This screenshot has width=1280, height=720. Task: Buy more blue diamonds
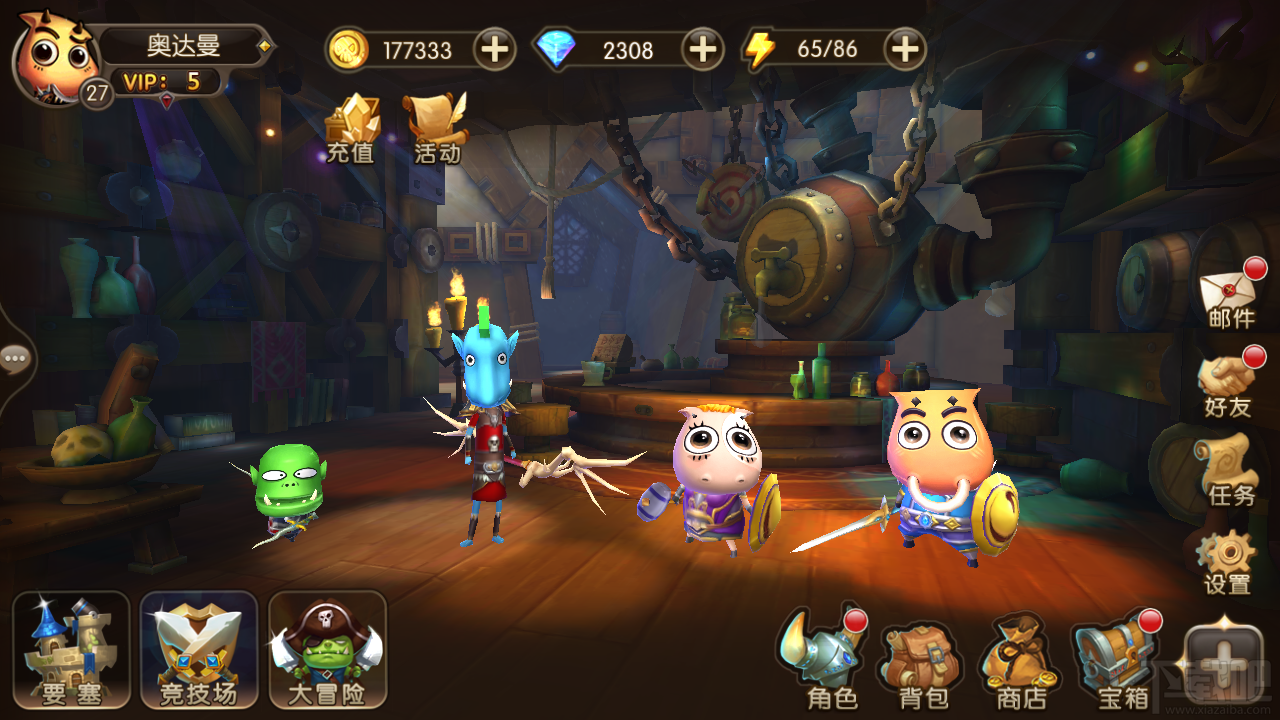click(703, 49)
